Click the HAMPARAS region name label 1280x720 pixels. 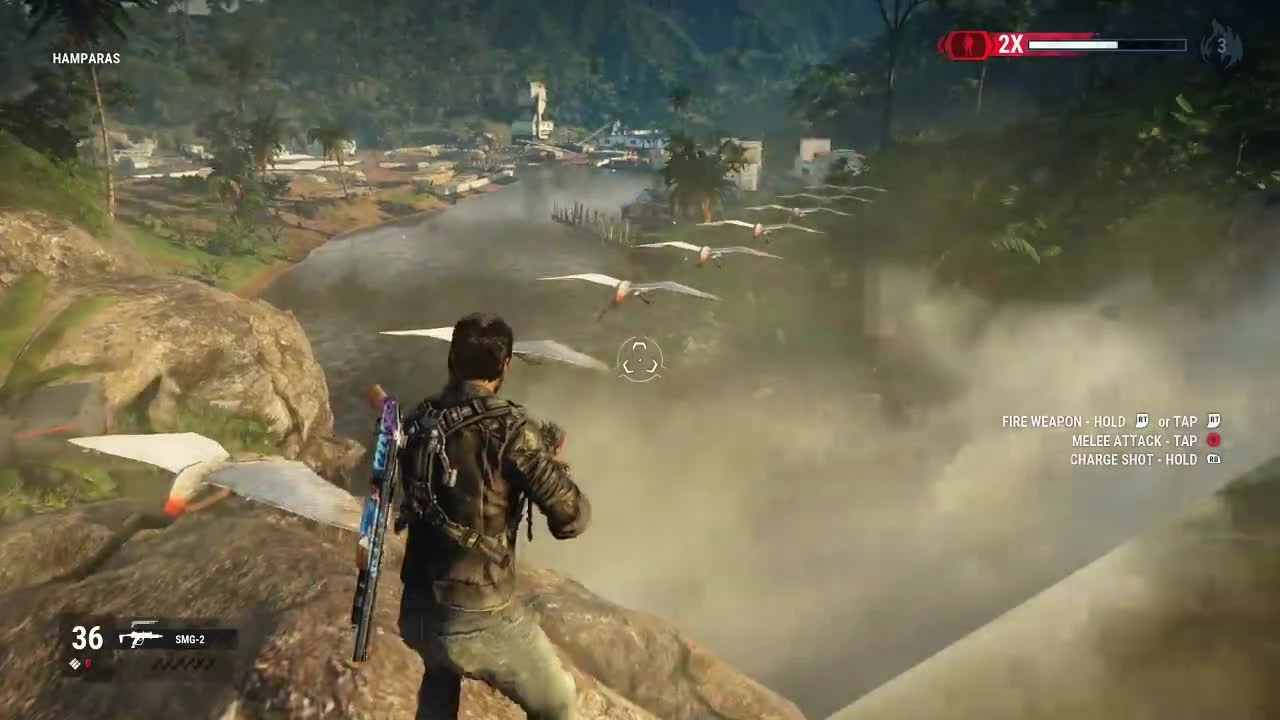[85, 58]
